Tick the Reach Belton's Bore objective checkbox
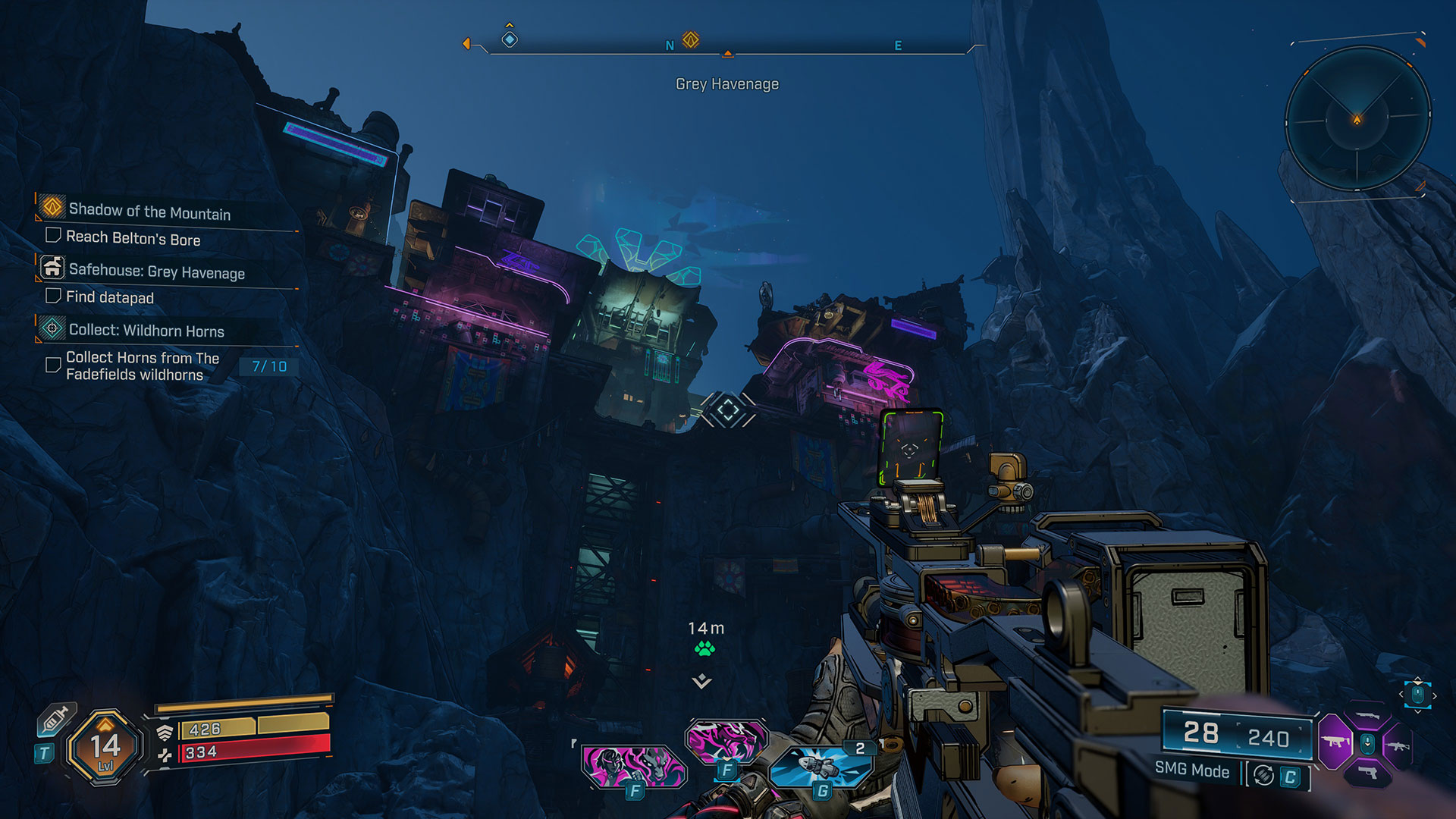Image resolution: width=1456 pixels, height=819 pixels. [53, 235]
